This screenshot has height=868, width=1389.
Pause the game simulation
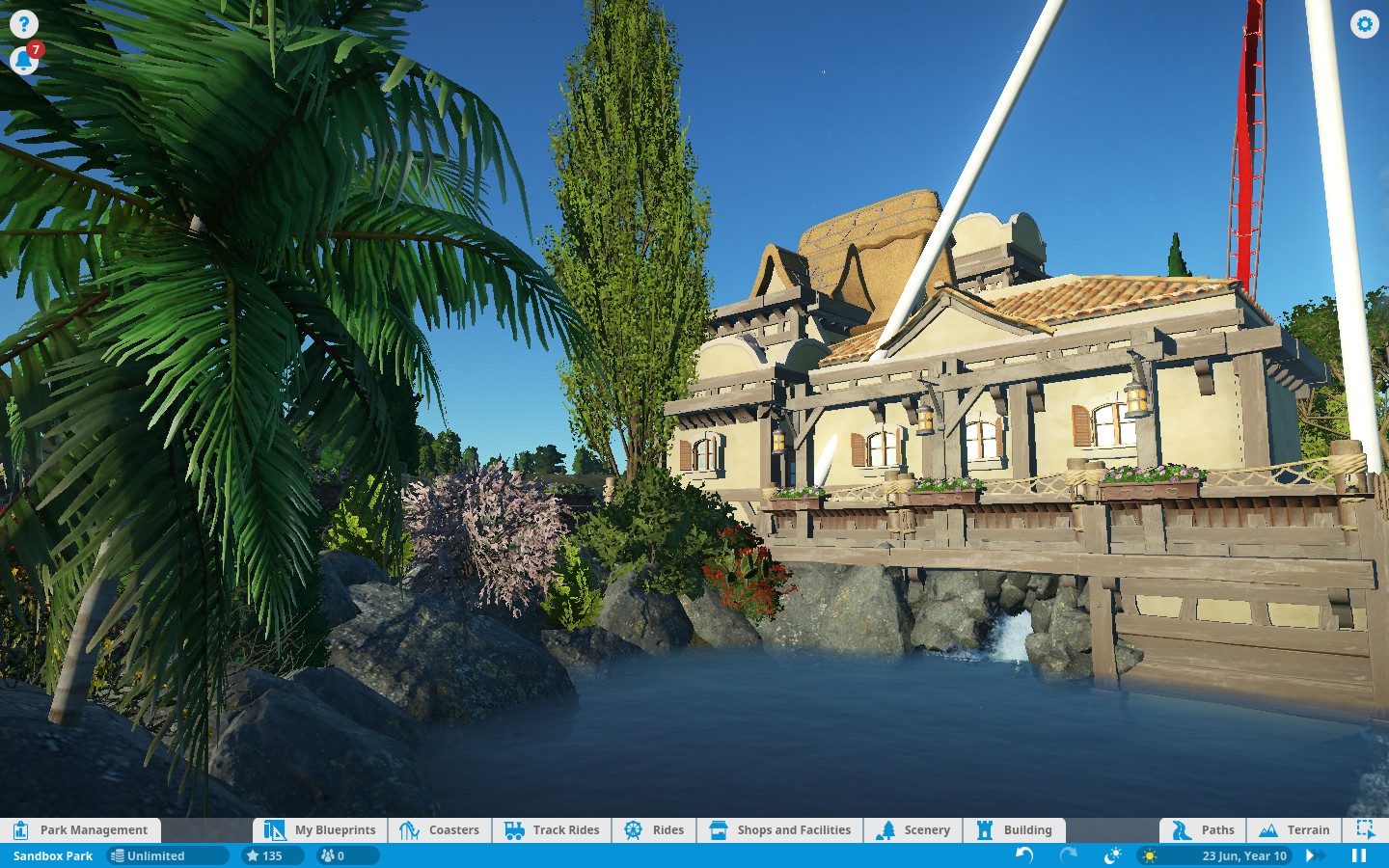1359,855
